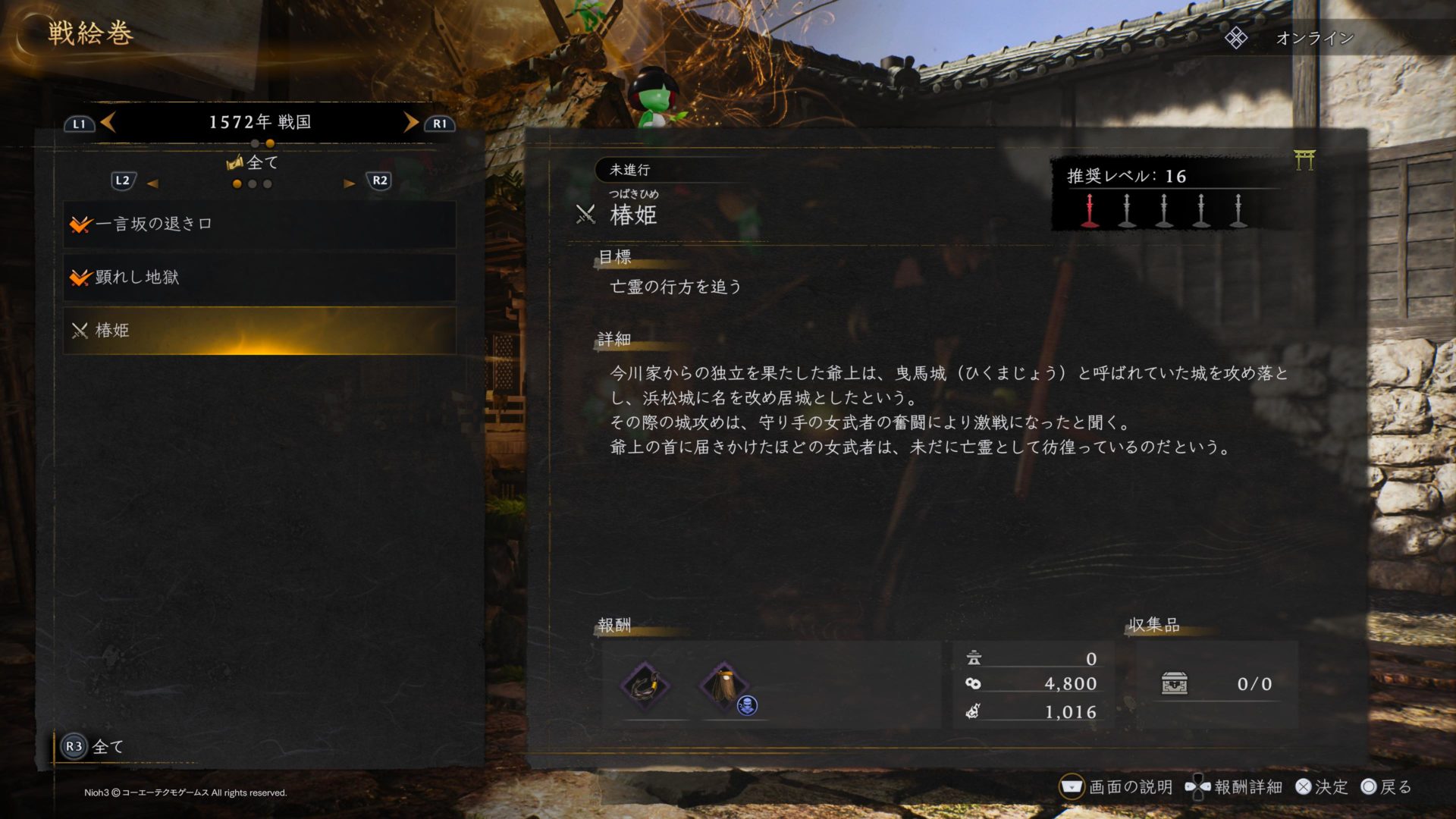Switch mission filter left from 全て
The width and height of the screenshot is (1456, 819).
pyautogui.click(x=152, y=184)
